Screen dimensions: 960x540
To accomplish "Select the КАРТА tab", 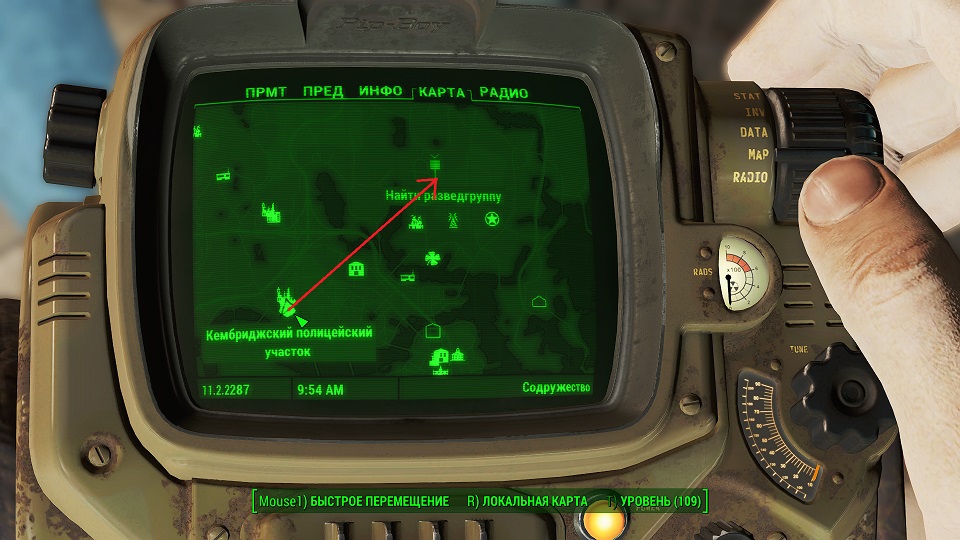I will point(442,92).
